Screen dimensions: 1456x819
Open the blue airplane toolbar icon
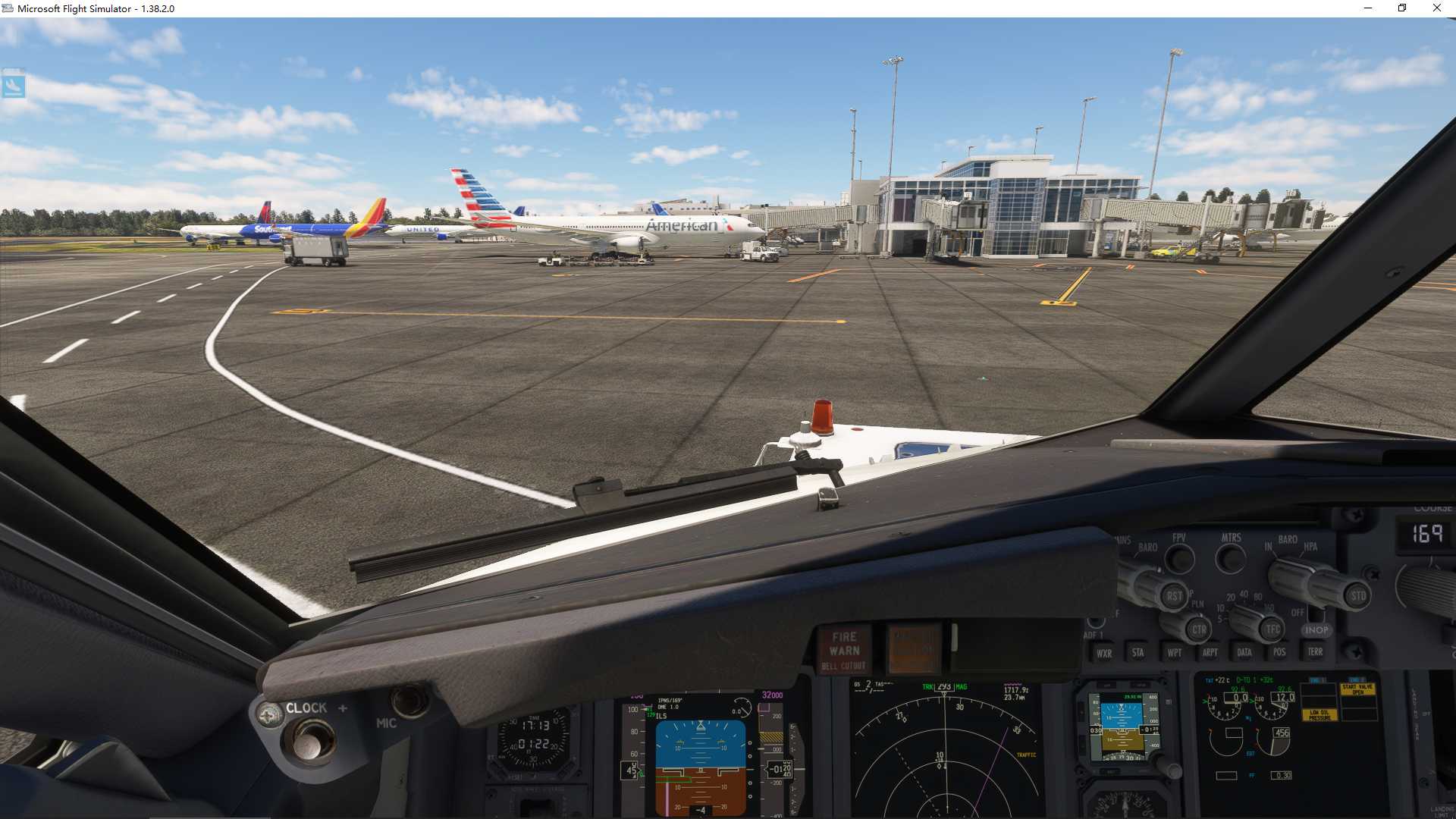tap(14, 85)
